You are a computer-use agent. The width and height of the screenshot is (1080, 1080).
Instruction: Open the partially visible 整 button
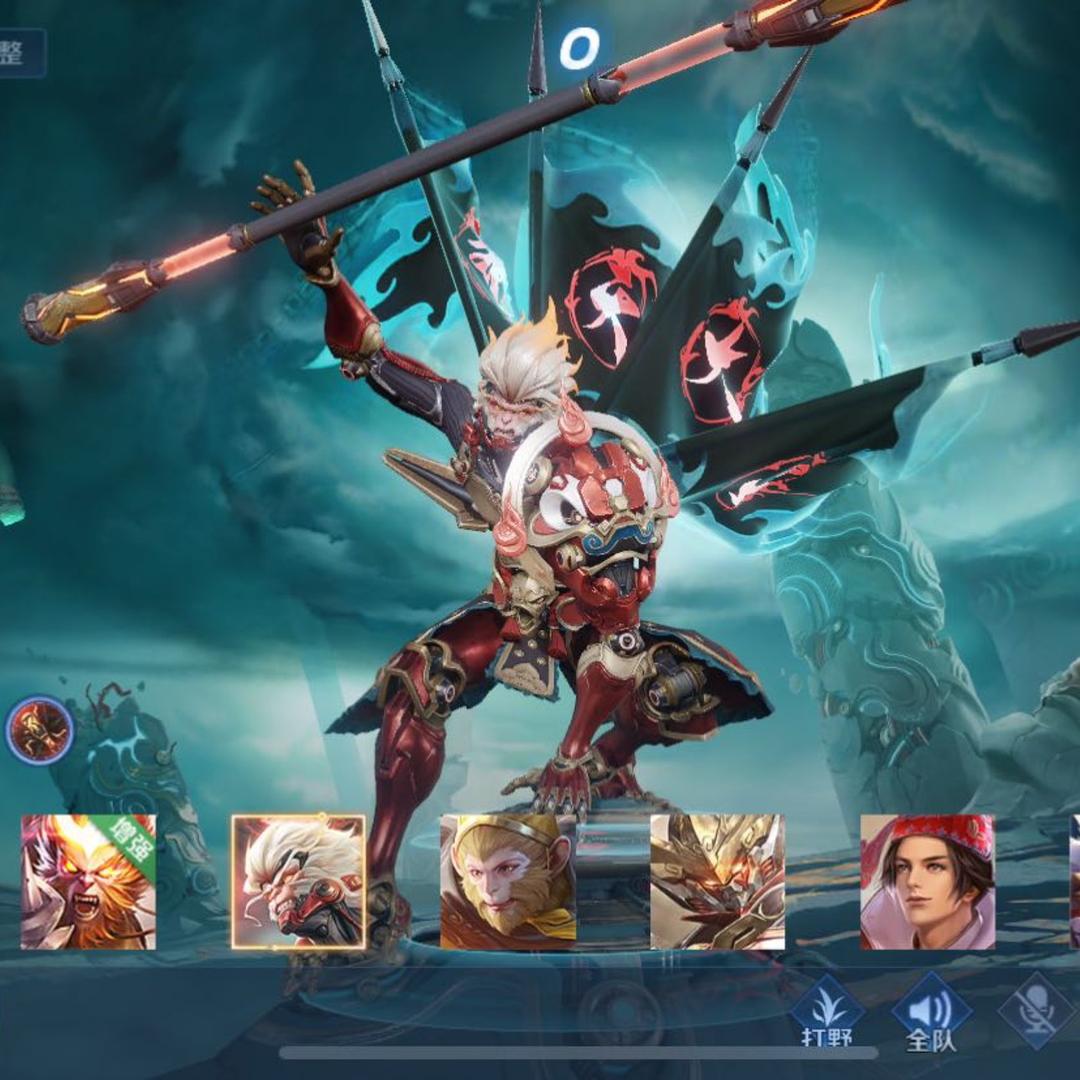pyautogui.click(x=20, y=53)
